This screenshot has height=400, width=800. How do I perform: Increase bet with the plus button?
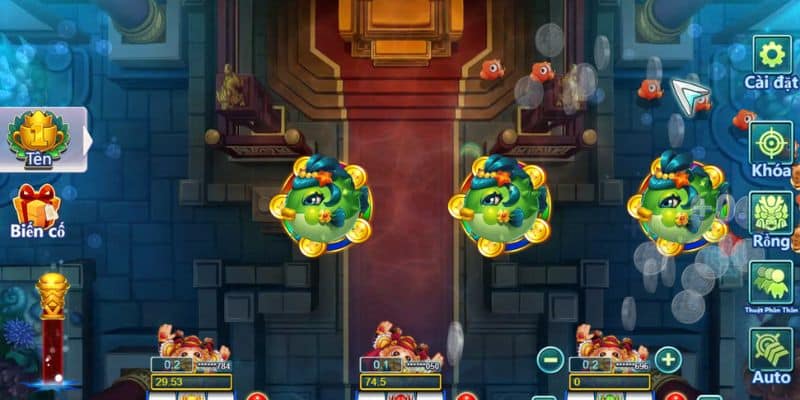(x=667, y=359)
